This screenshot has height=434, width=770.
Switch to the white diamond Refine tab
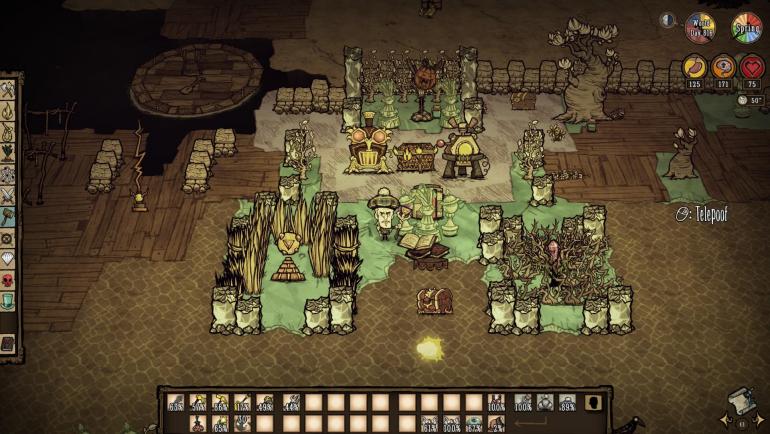pos(9,258)
